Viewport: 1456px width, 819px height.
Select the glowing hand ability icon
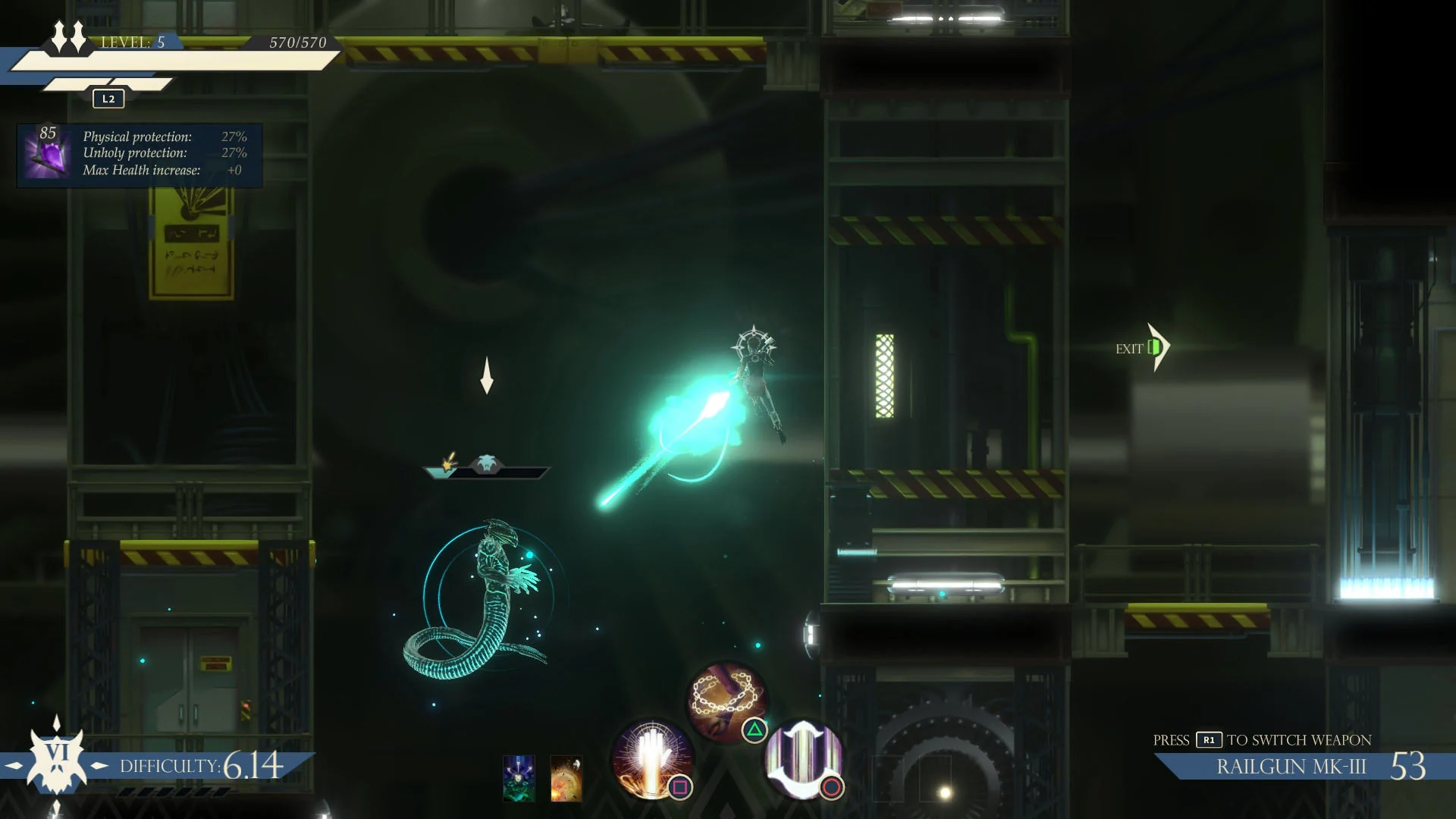coord(651,758)
